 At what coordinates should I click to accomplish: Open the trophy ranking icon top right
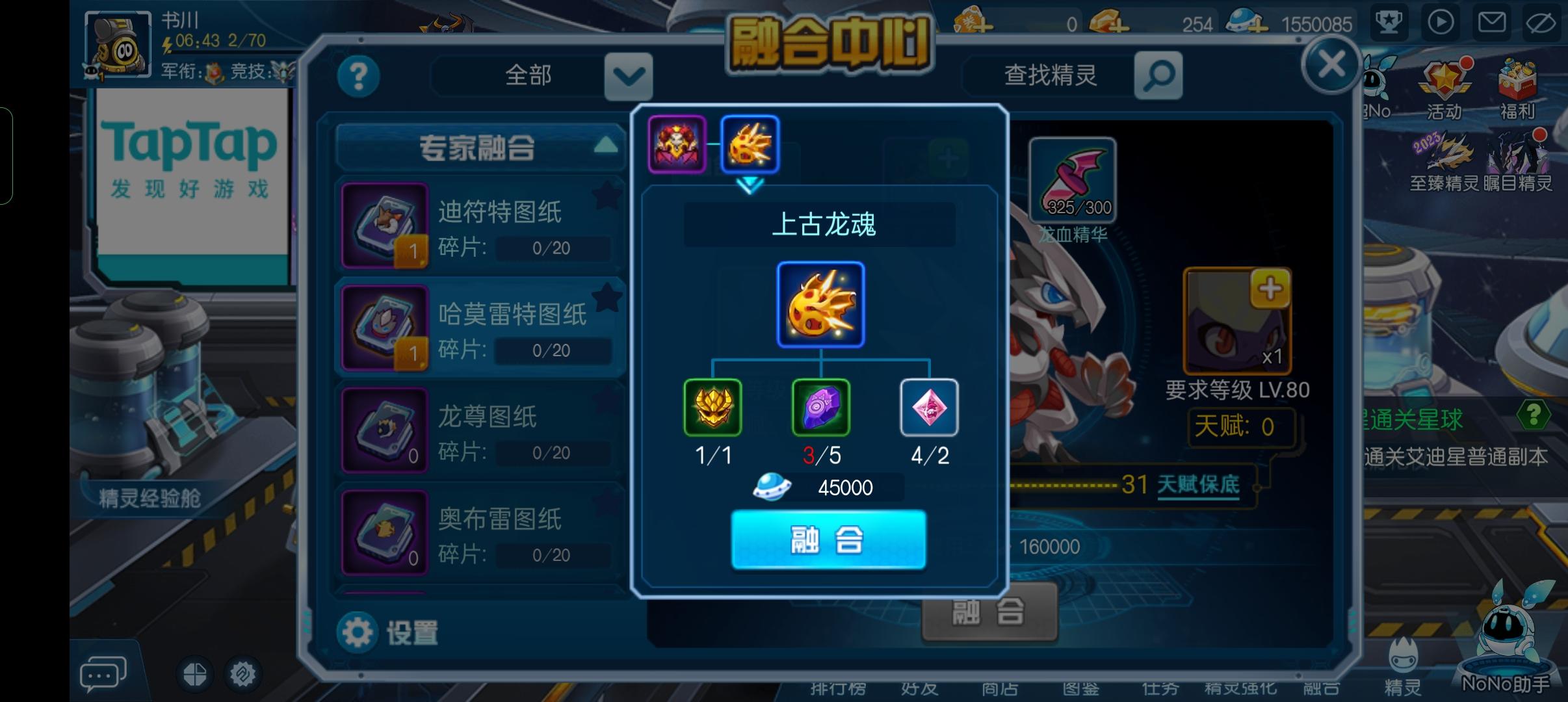click(x=1389, y=22)
